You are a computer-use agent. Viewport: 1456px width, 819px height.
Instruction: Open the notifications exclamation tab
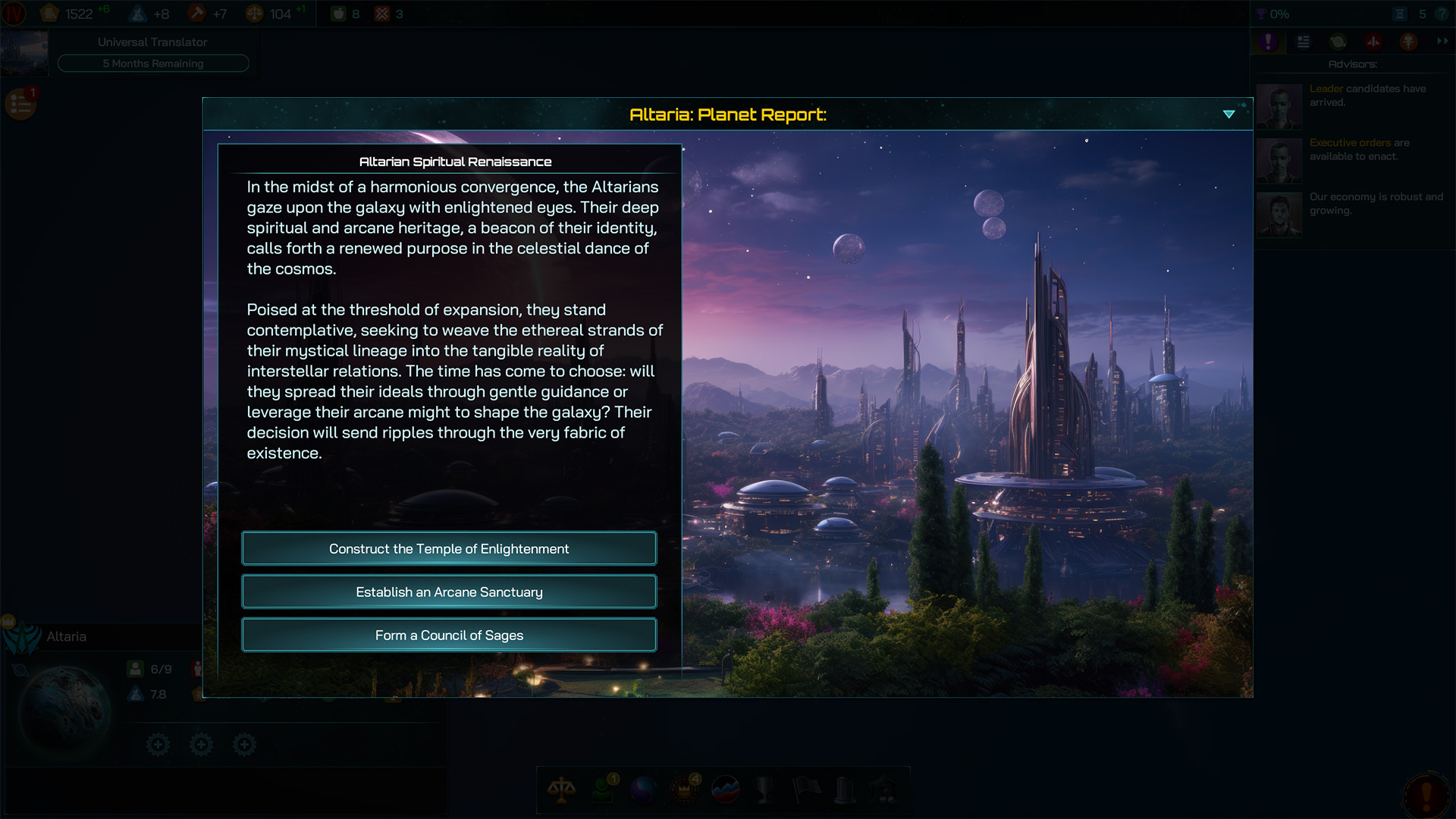1269,42
